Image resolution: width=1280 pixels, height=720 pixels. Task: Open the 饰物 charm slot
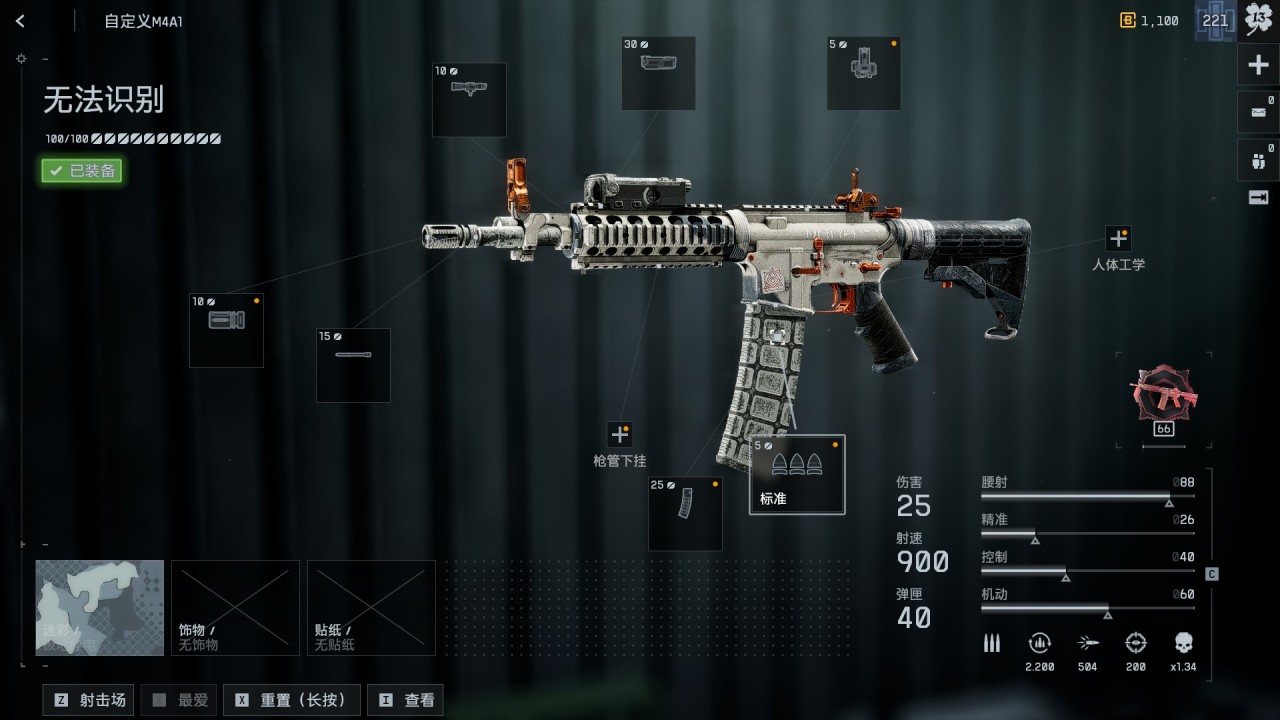point(235,608)
